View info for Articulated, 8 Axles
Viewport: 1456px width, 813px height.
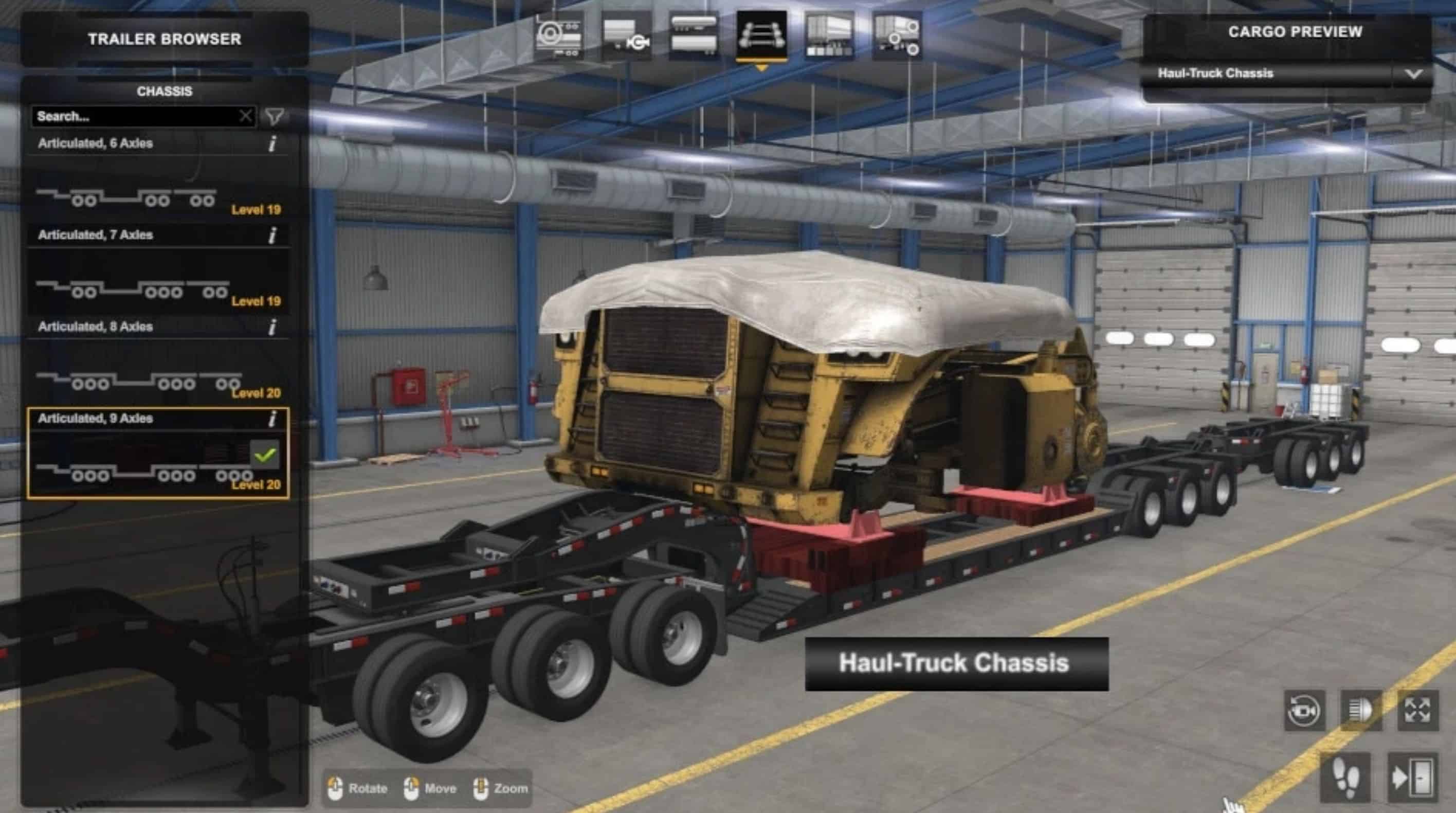(272, 327)
